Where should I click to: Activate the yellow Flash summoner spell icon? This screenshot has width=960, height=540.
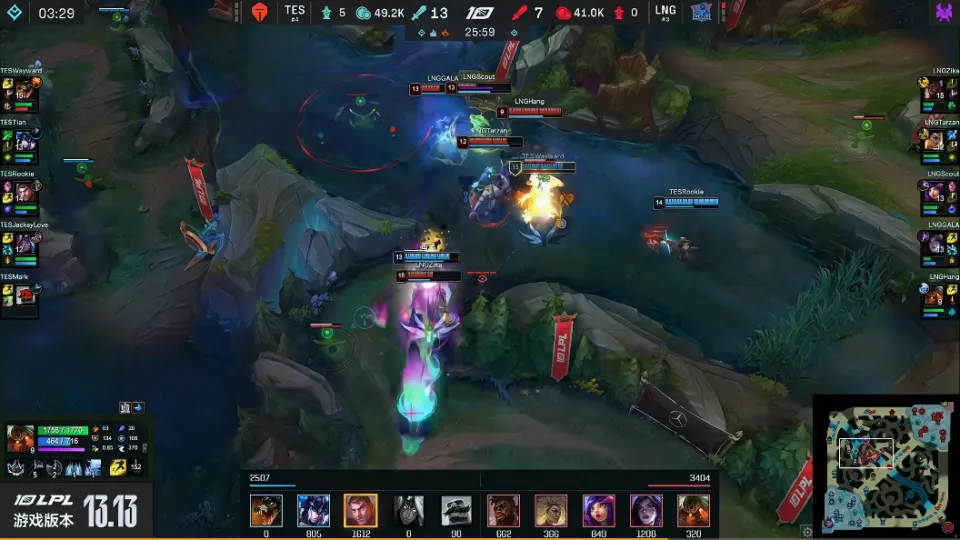click(x=118, y=467)
